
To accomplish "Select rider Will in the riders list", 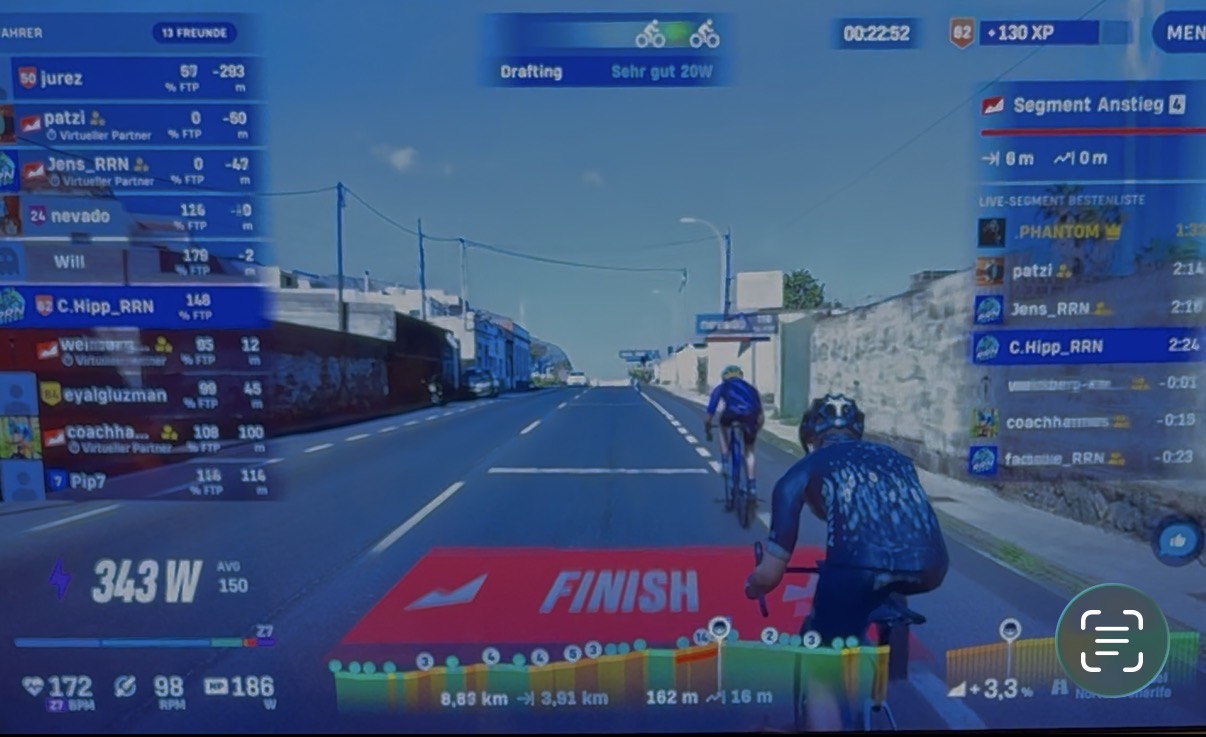I will click(x=135, y=262).
